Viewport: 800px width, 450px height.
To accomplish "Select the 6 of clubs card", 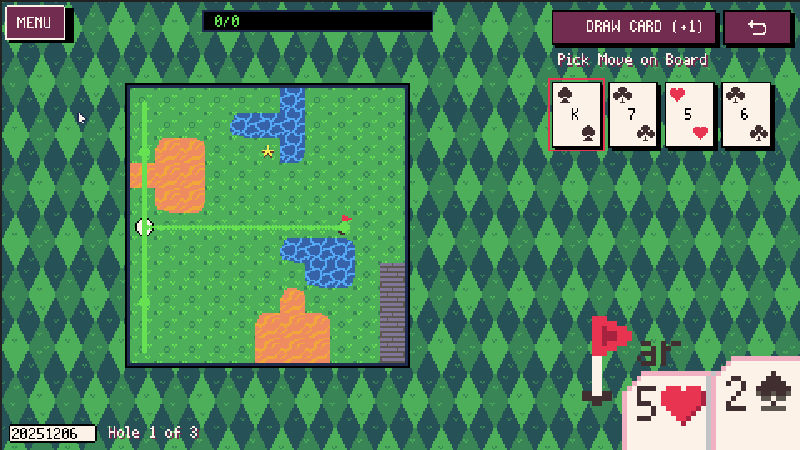I will (747, 115).
